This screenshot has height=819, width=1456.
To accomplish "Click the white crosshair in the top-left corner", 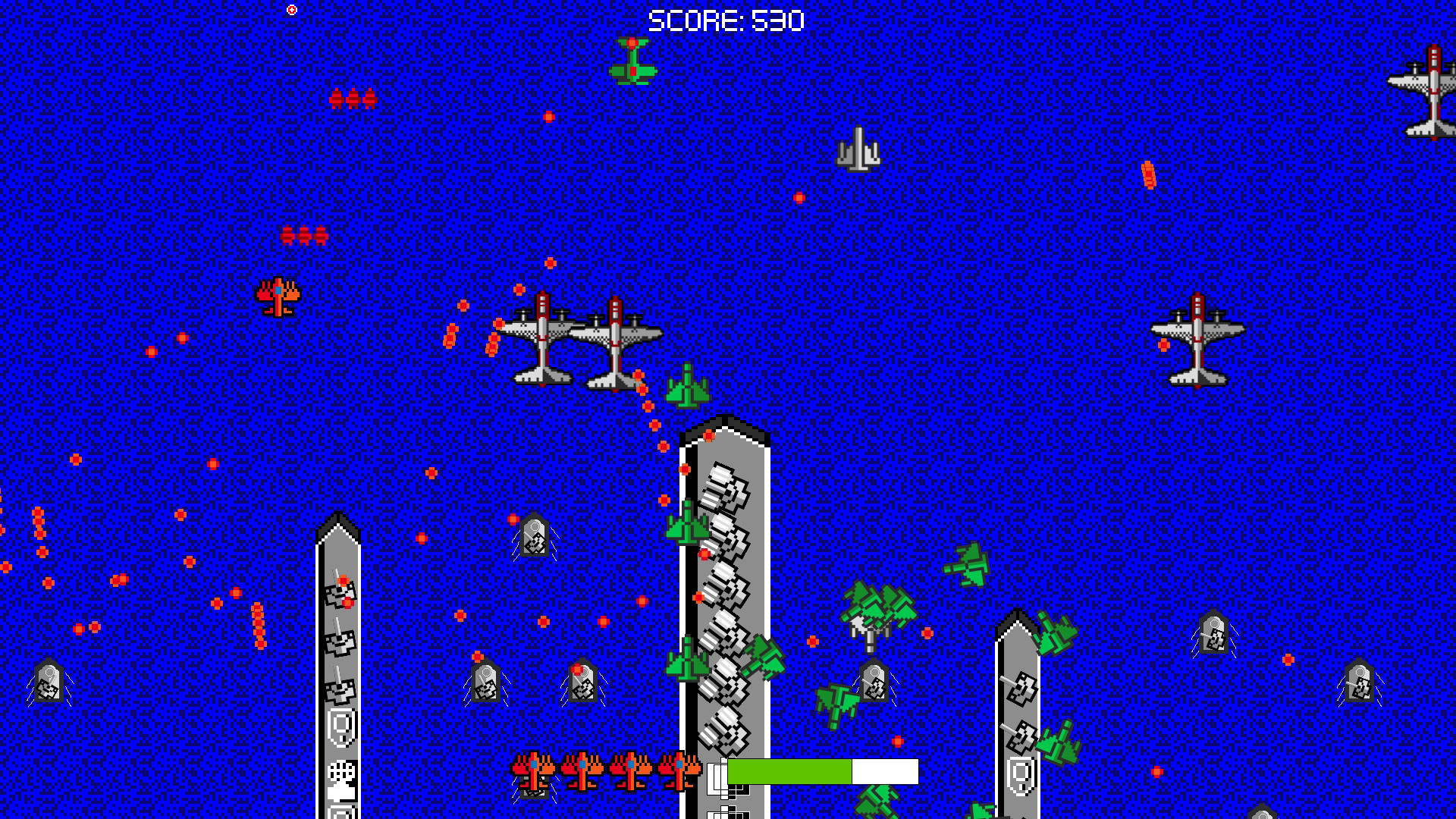I will click(291, 8).
